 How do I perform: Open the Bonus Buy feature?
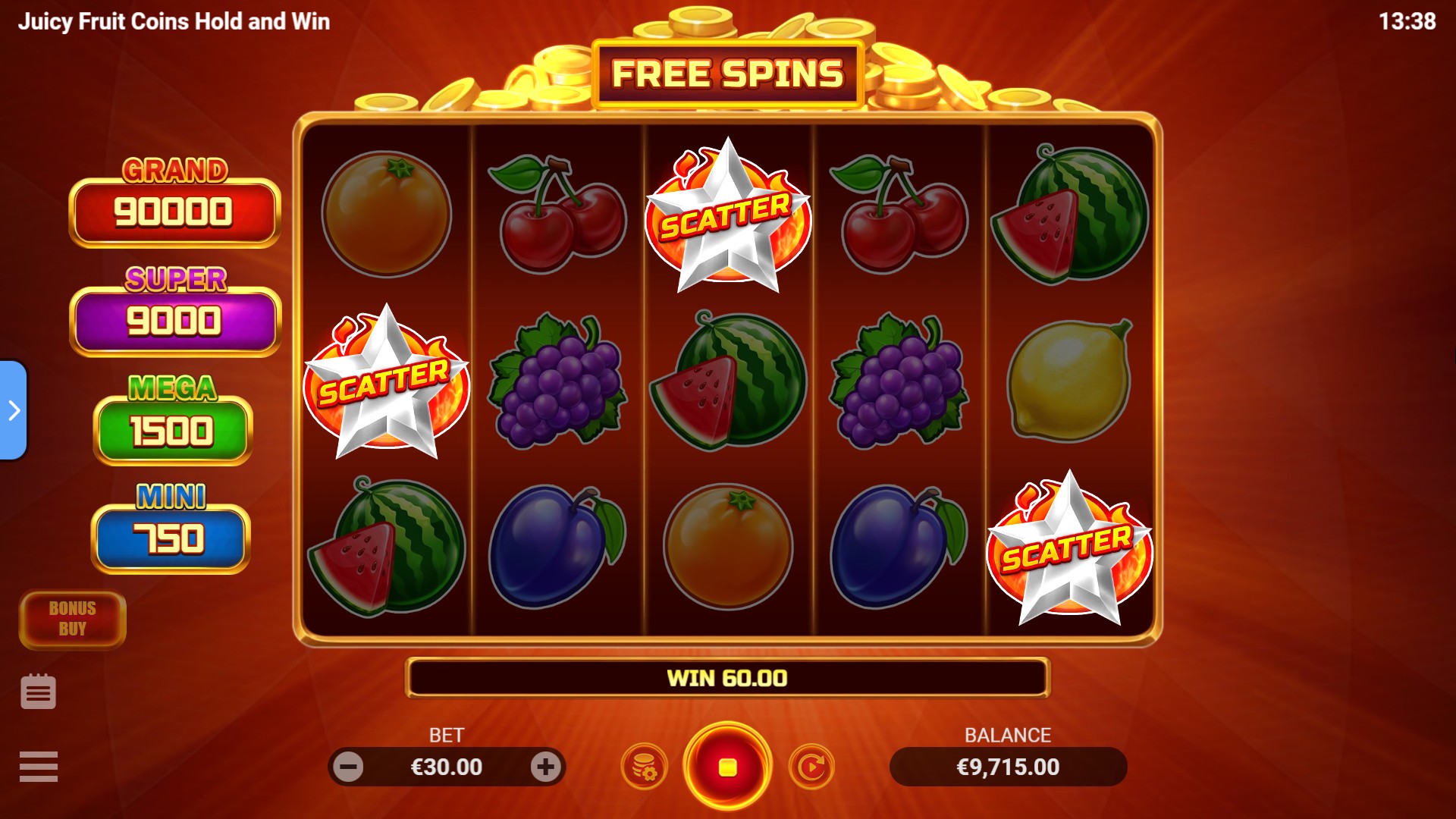pos(73,619)
